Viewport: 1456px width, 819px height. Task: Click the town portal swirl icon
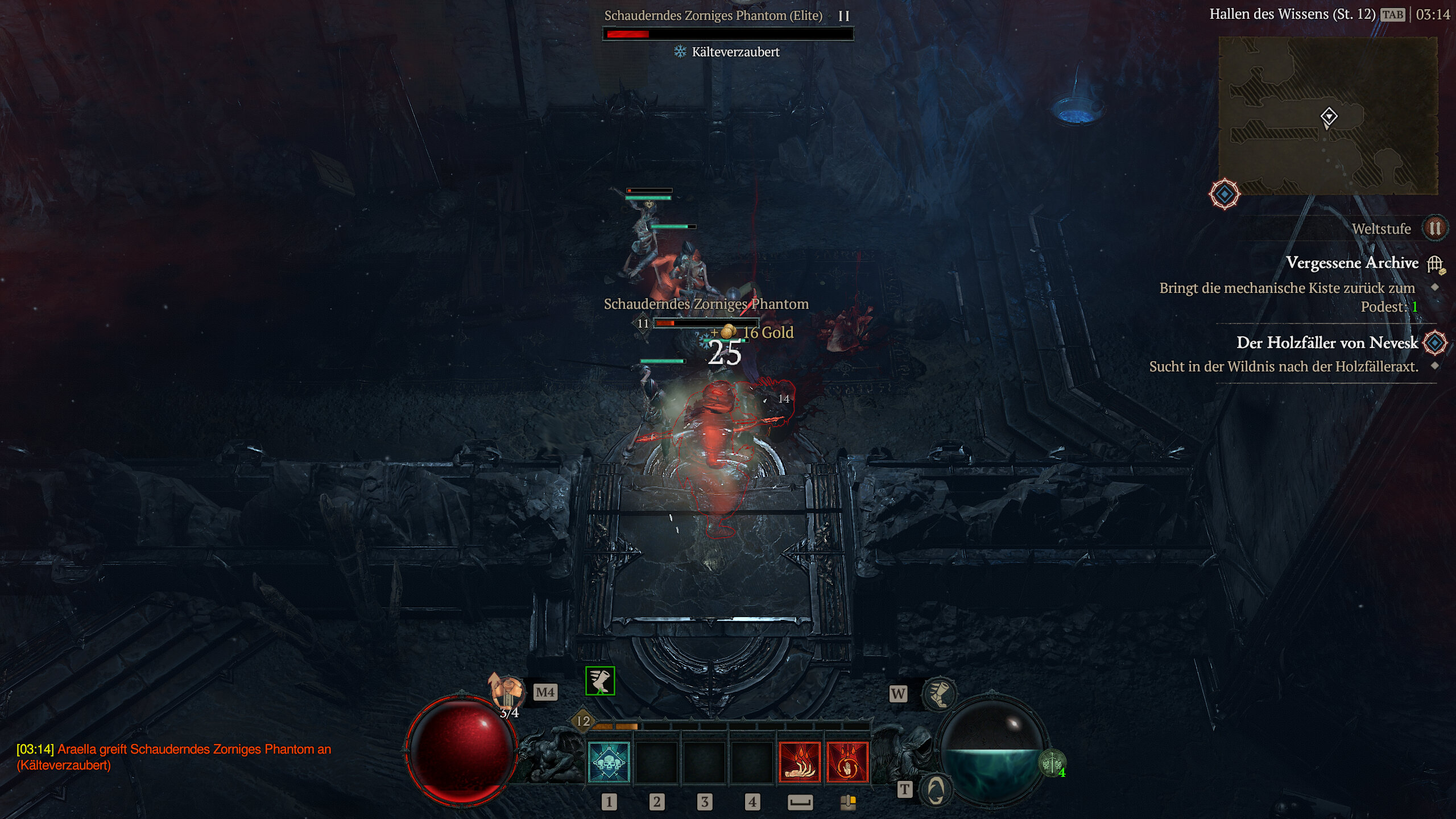pyautogui.click(x=936, y=790)
